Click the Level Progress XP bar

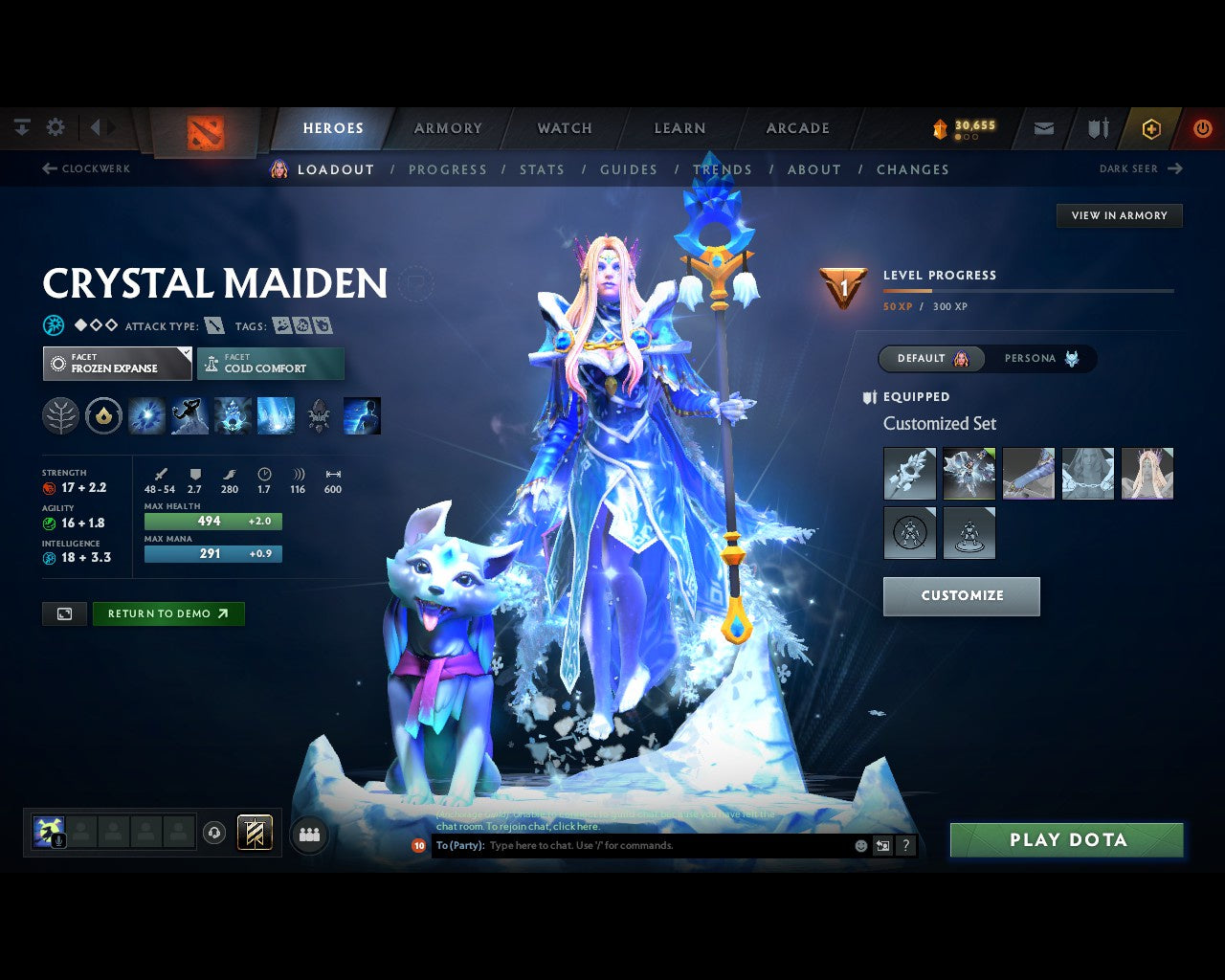tap(1029, 291)
